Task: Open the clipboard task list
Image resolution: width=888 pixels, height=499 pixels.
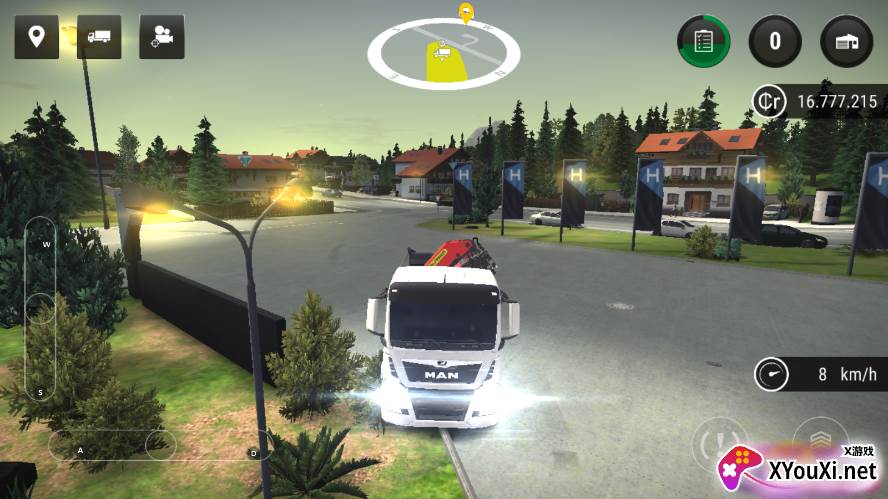Action: point(703,41)
